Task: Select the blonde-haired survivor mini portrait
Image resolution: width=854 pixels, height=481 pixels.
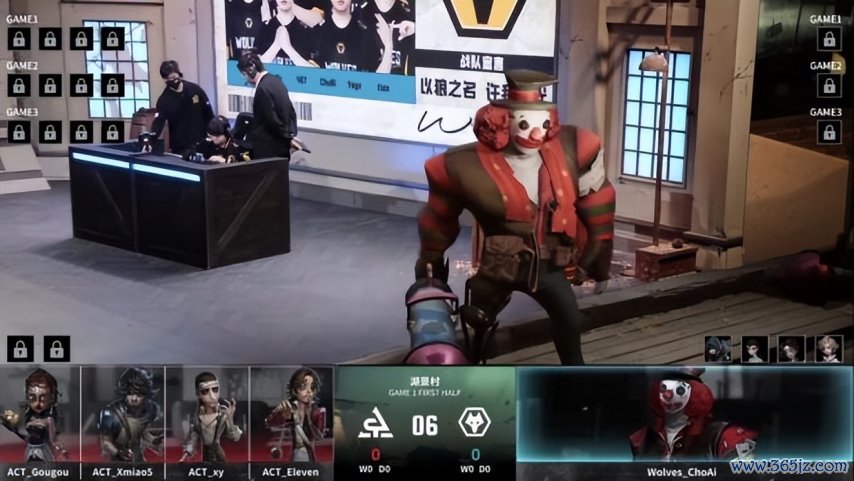Action: pyautogui.click(x=828, y=348)
